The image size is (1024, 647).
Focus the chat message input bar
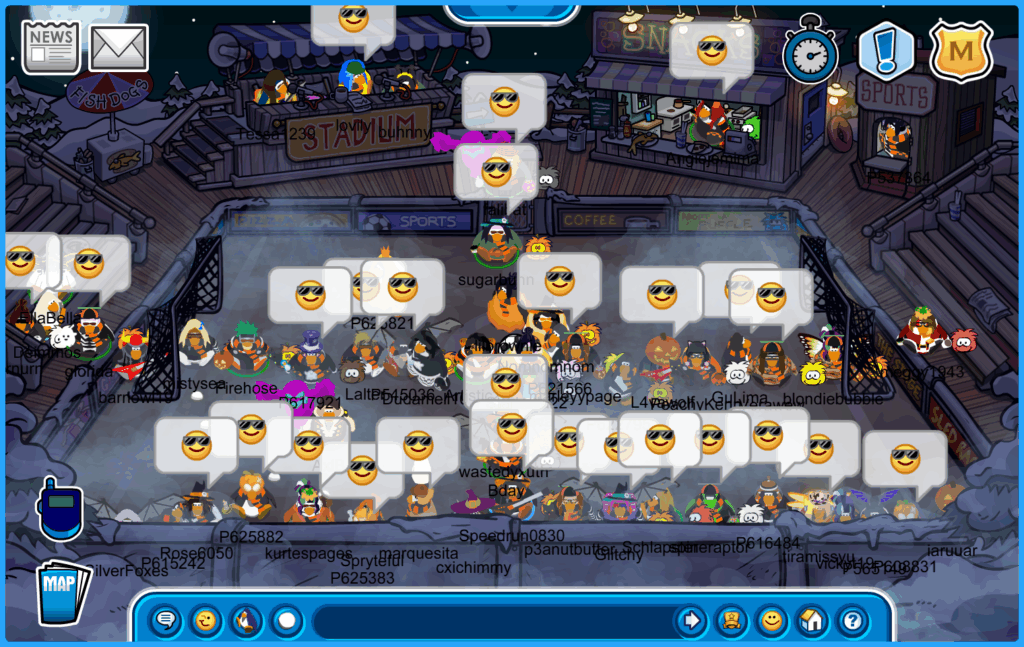tap(490, 621)
